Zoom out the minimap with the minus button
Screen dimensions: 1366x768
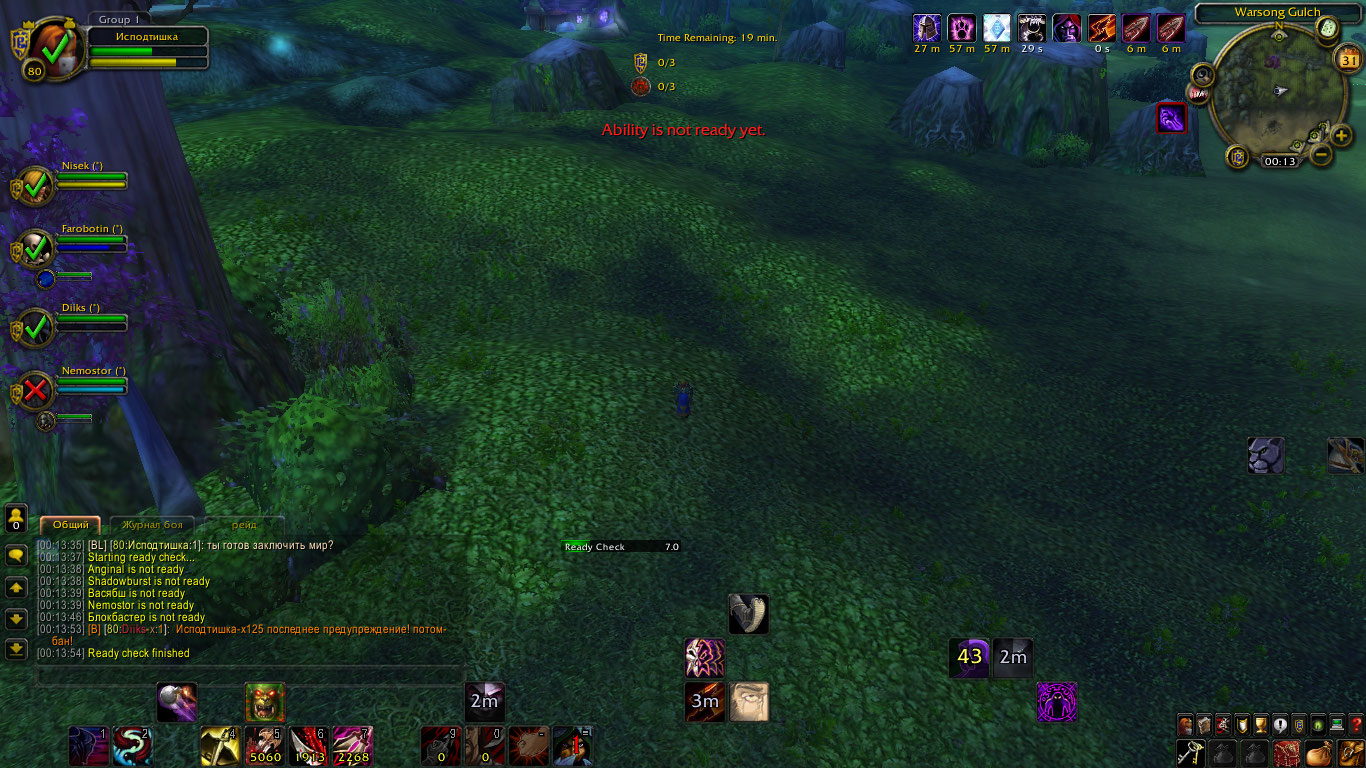1320,155
